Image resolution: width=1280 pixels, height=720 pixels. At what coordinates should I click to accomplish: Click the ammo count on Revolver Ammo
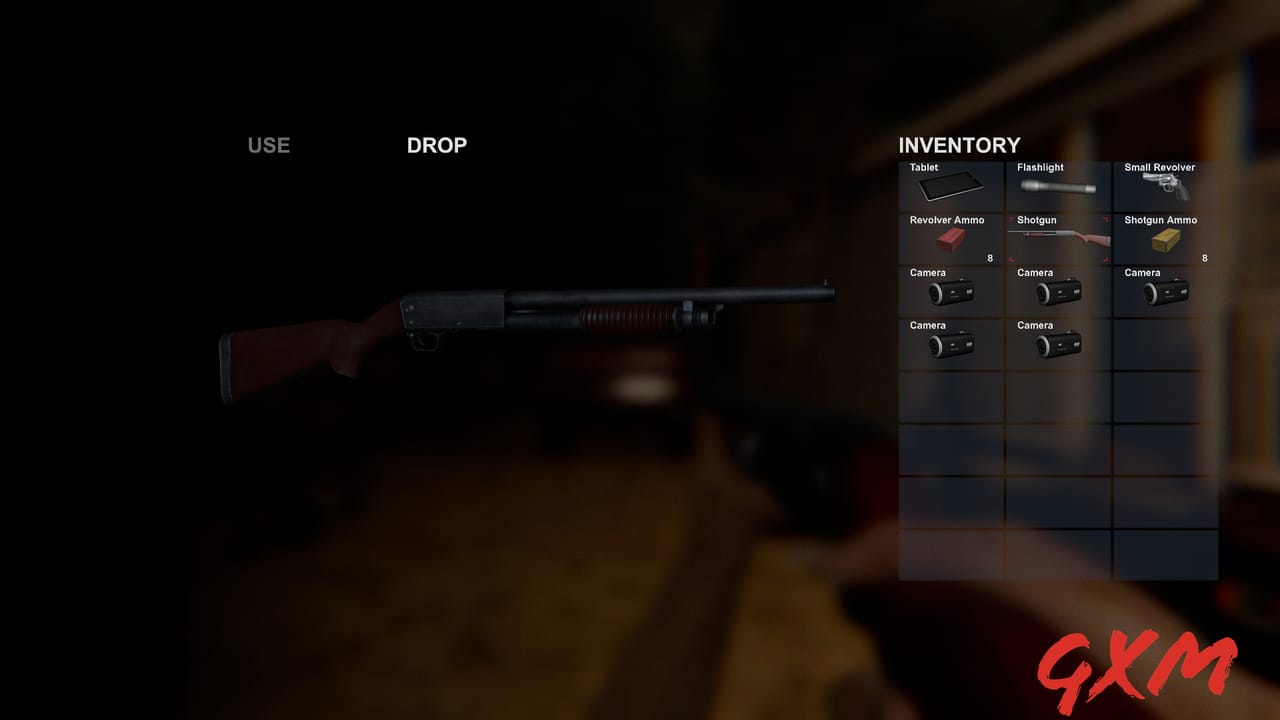989,257
